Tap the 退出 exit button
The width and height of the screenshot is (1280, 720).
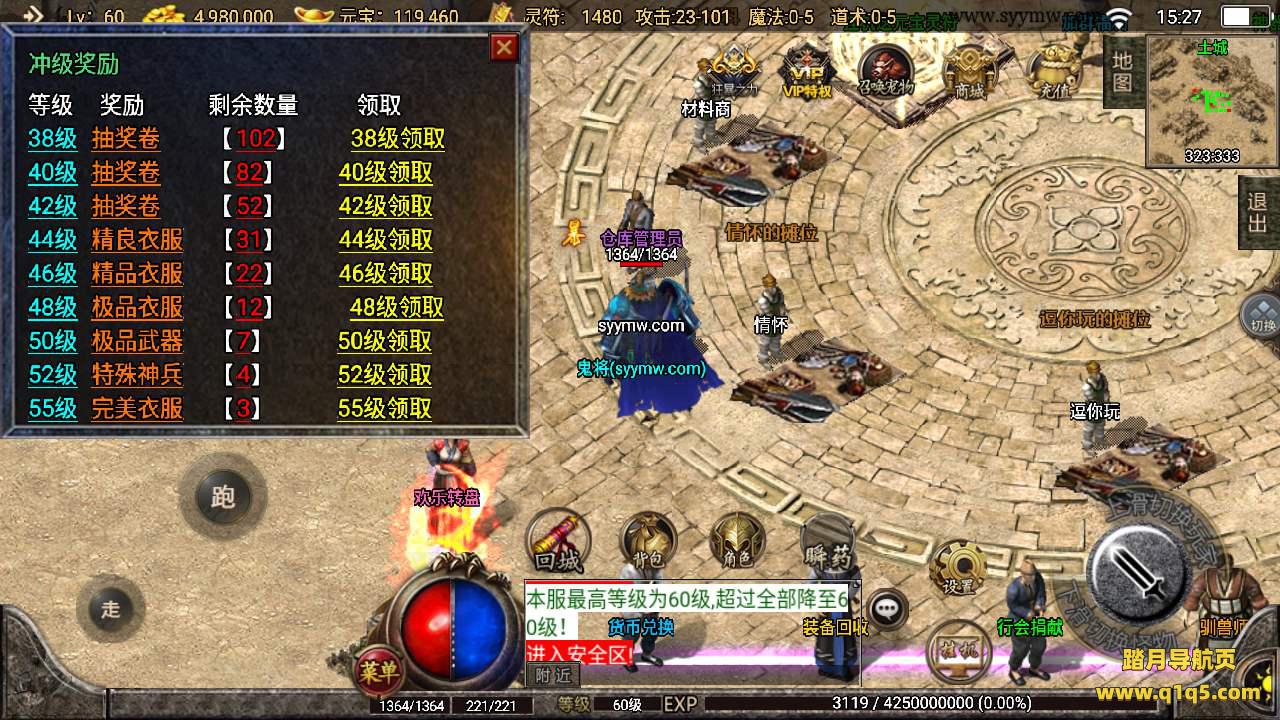pos(1258,211)
